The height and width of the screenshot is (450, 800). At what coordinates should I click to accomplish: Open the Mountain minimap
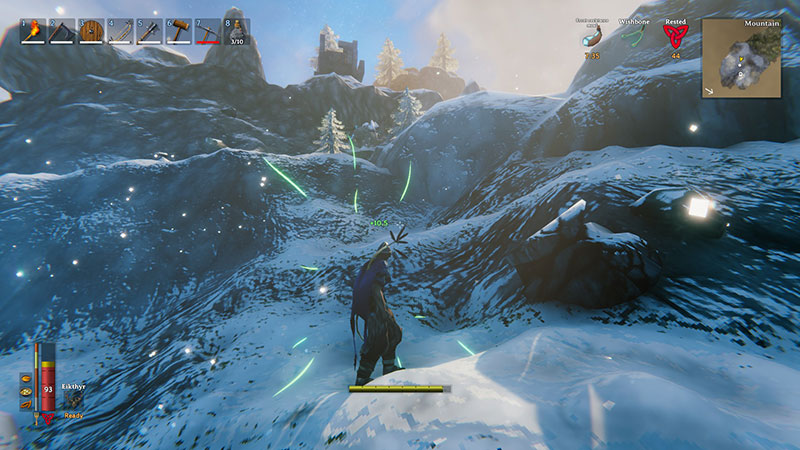pyautogui.click(x=741, y=57)
